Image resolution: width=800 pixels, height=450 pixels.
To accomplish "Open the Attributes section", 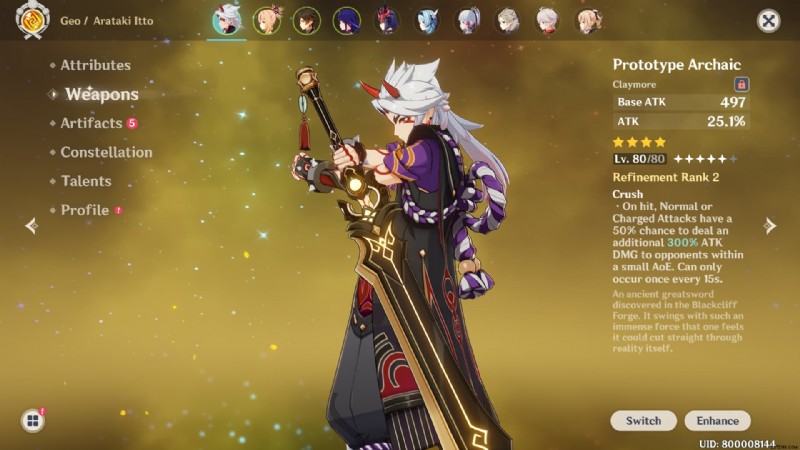I will pos(95,65).
